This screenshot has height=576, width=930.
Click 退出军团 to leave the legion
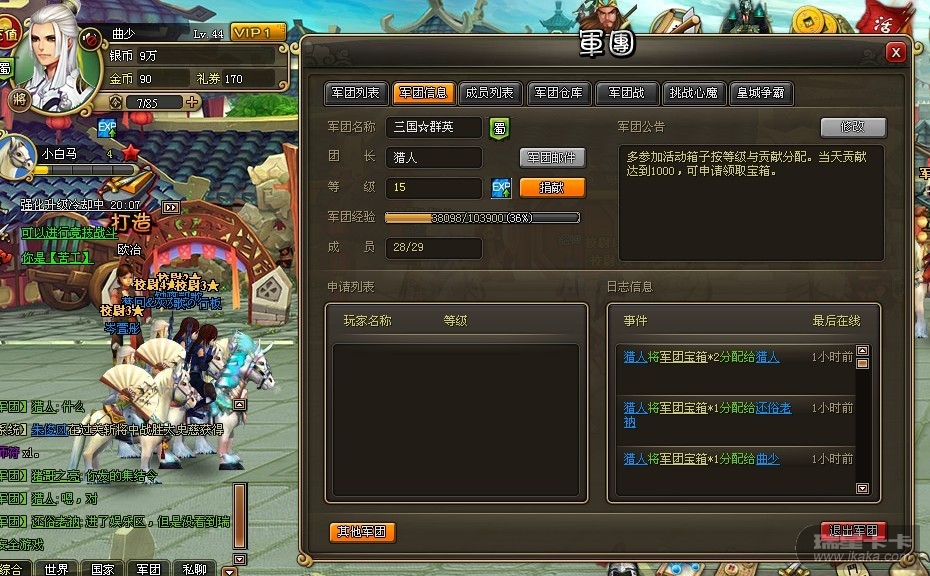[853, 532]
